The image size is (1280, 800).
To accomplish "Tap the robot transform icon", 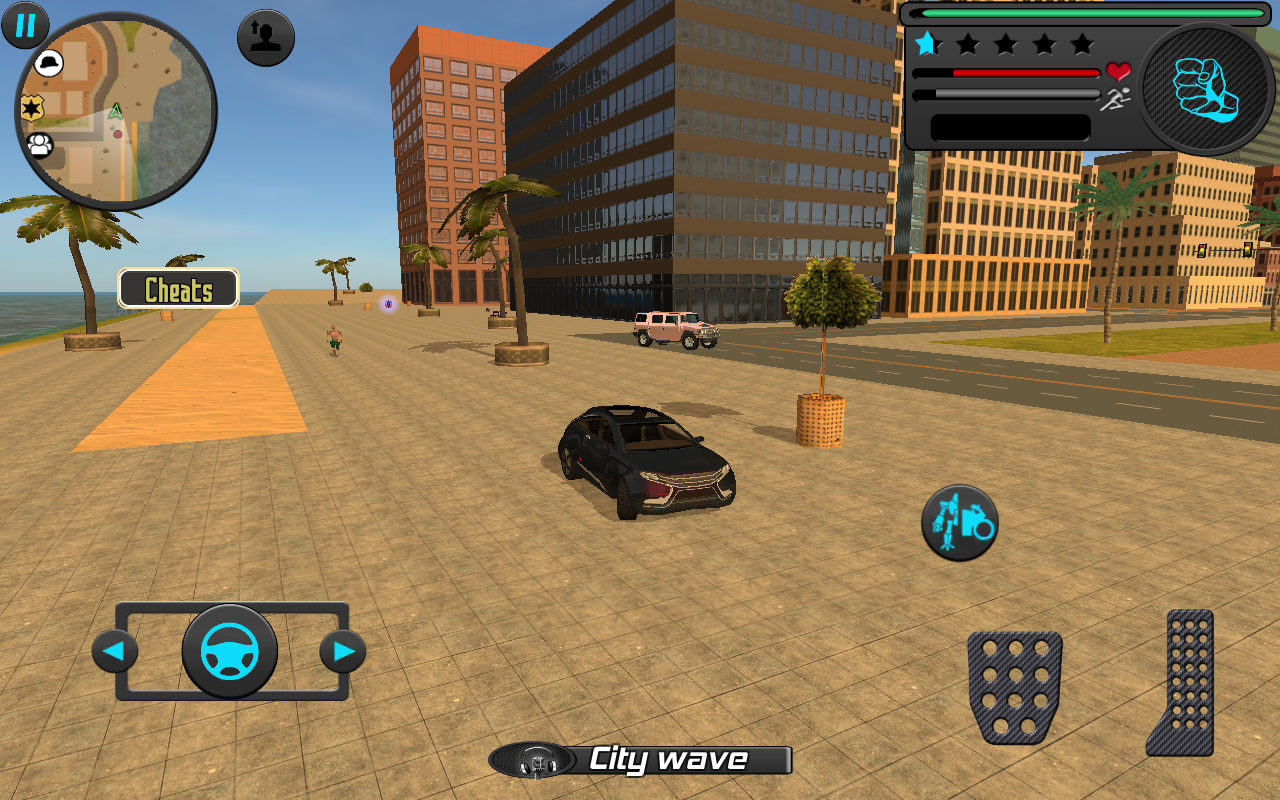I will (x=958, y=523).
